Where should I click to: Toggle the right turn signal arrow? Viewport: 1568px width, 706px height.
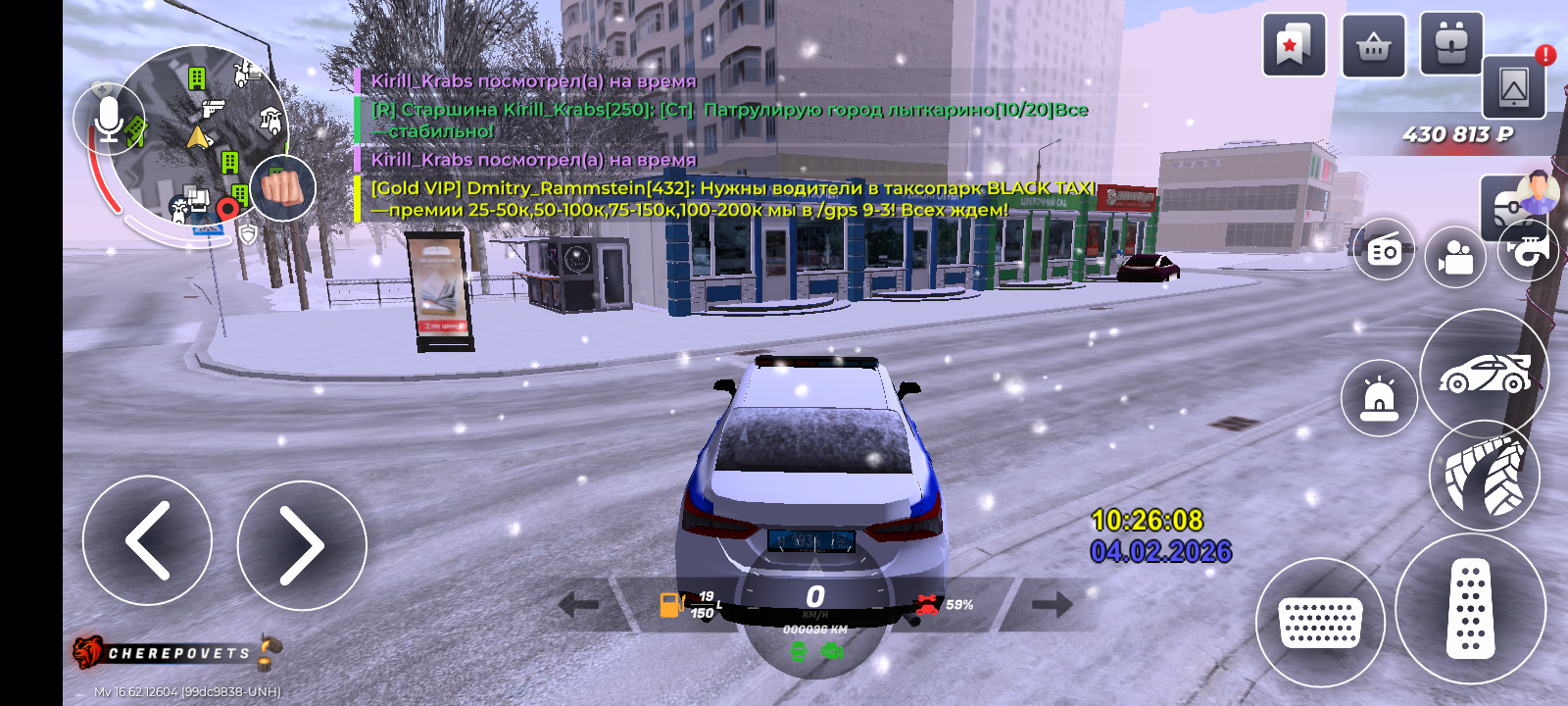pyautogui.click(x=1052, y=604)
